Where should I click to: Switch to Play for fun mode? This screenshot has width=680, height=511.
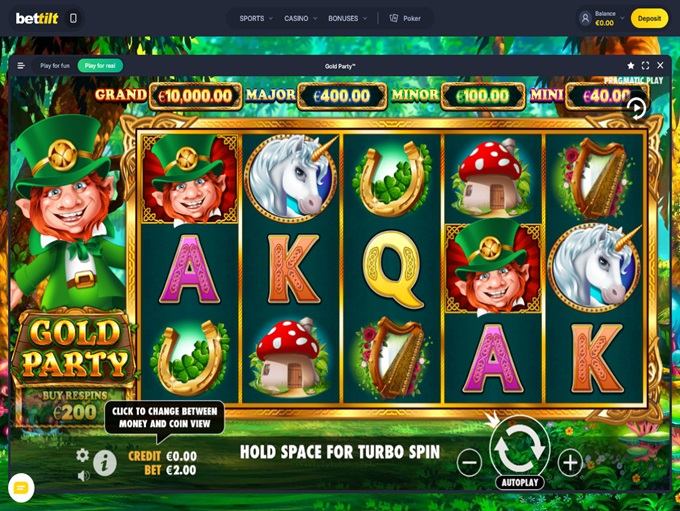(x=55, y=66)
